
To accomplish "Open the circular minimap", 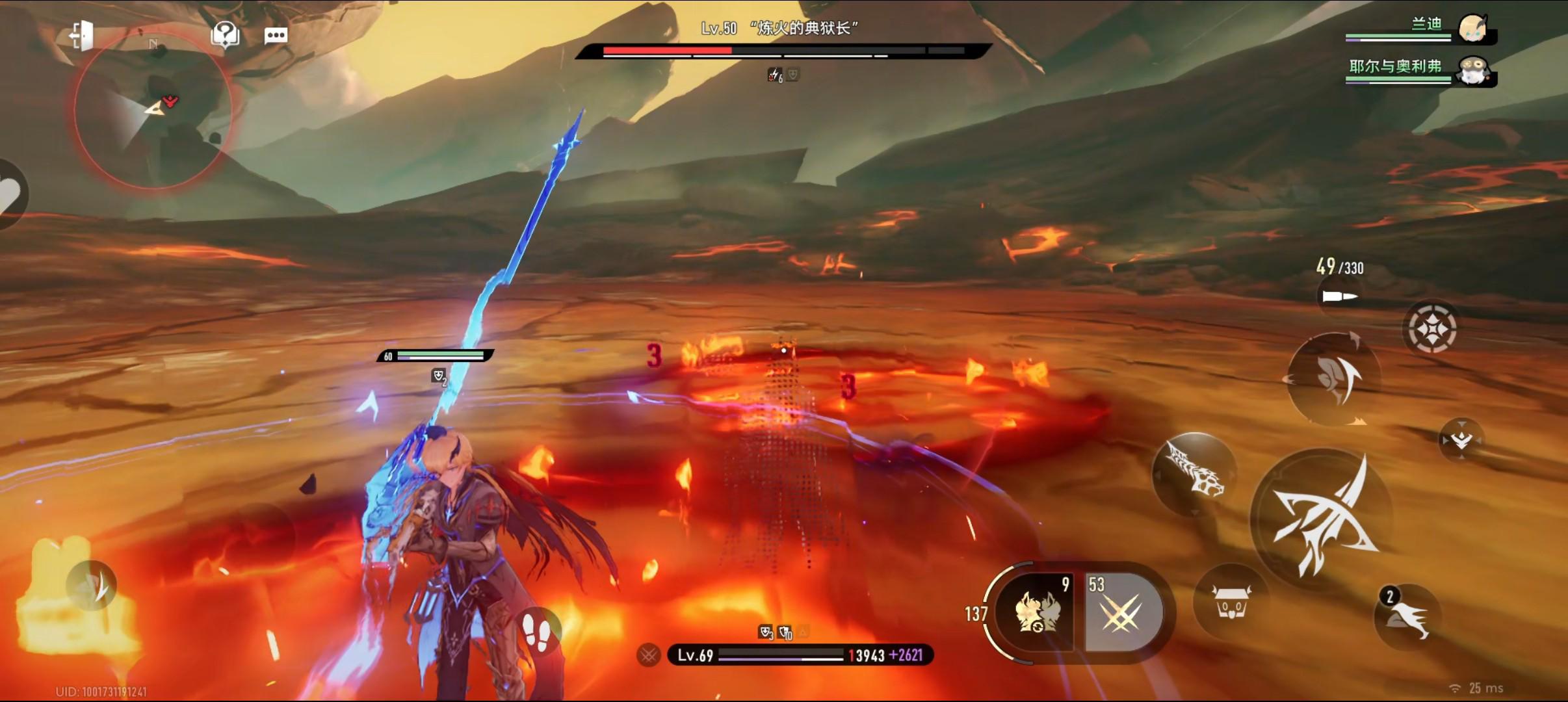I will (153, 112).
